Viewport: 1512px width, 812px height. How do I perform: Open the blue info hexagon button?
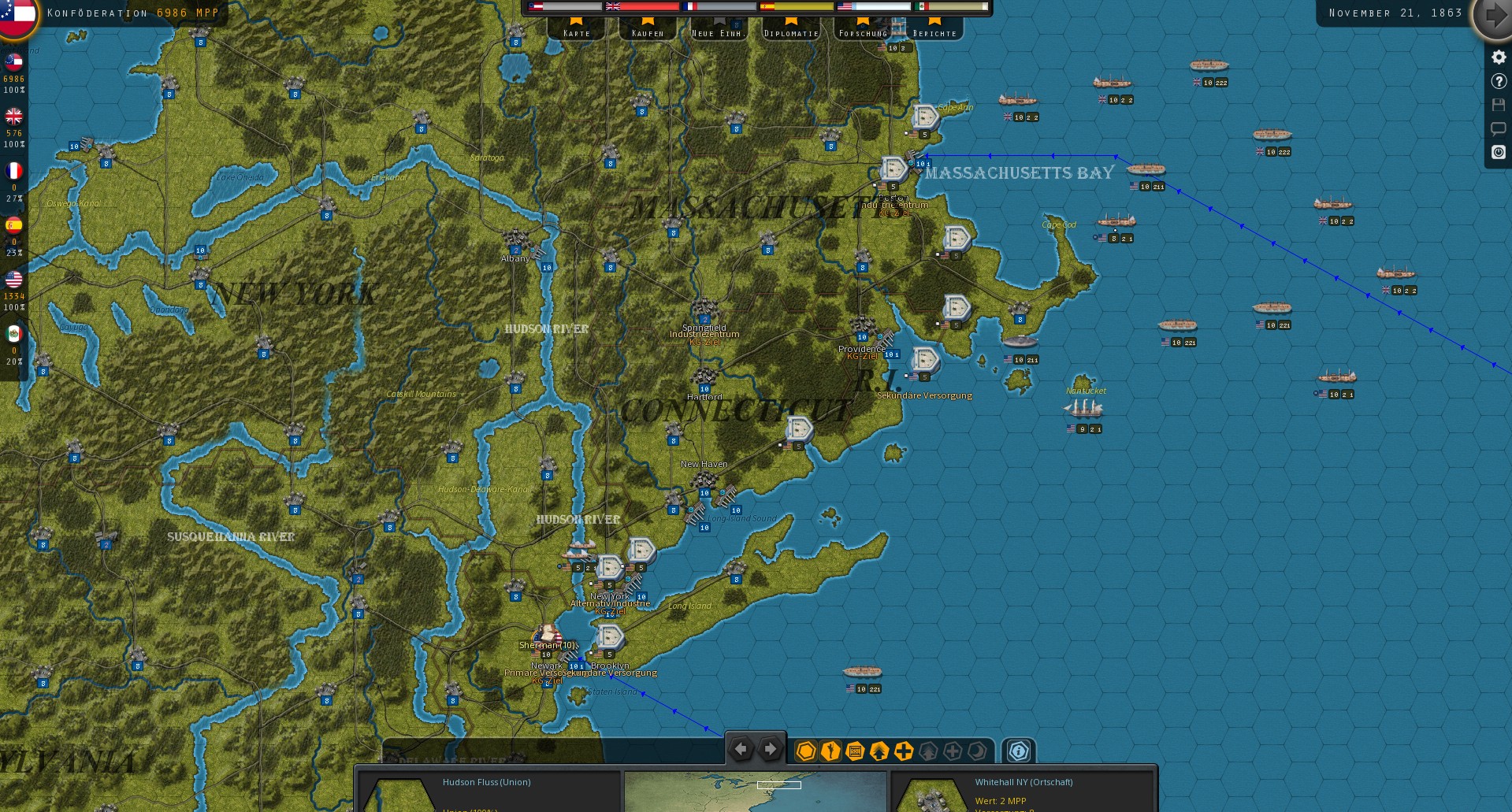coord(1018,751)
